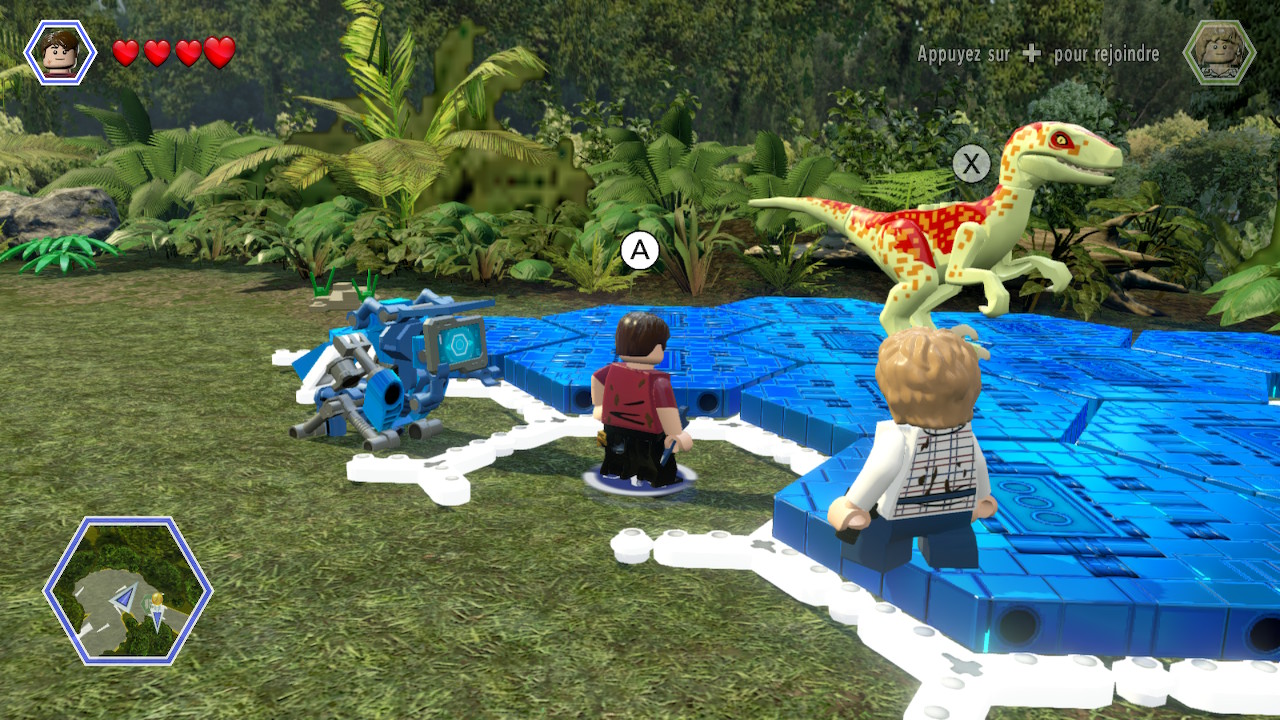
Task: Select the player one character portrait
Action: [x=60, y=52]
